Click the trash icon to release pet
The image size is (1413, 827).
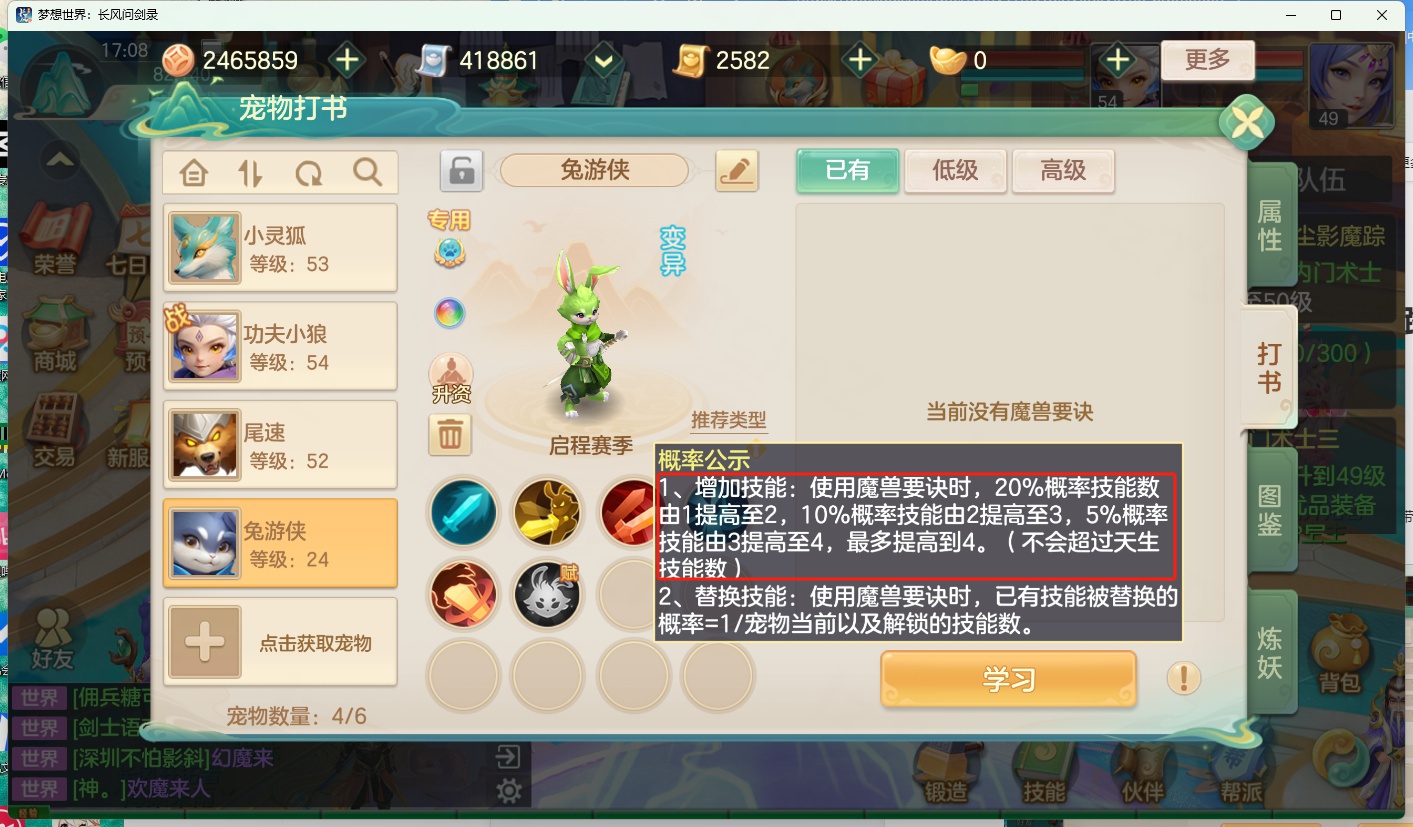(x=450, y=435)
